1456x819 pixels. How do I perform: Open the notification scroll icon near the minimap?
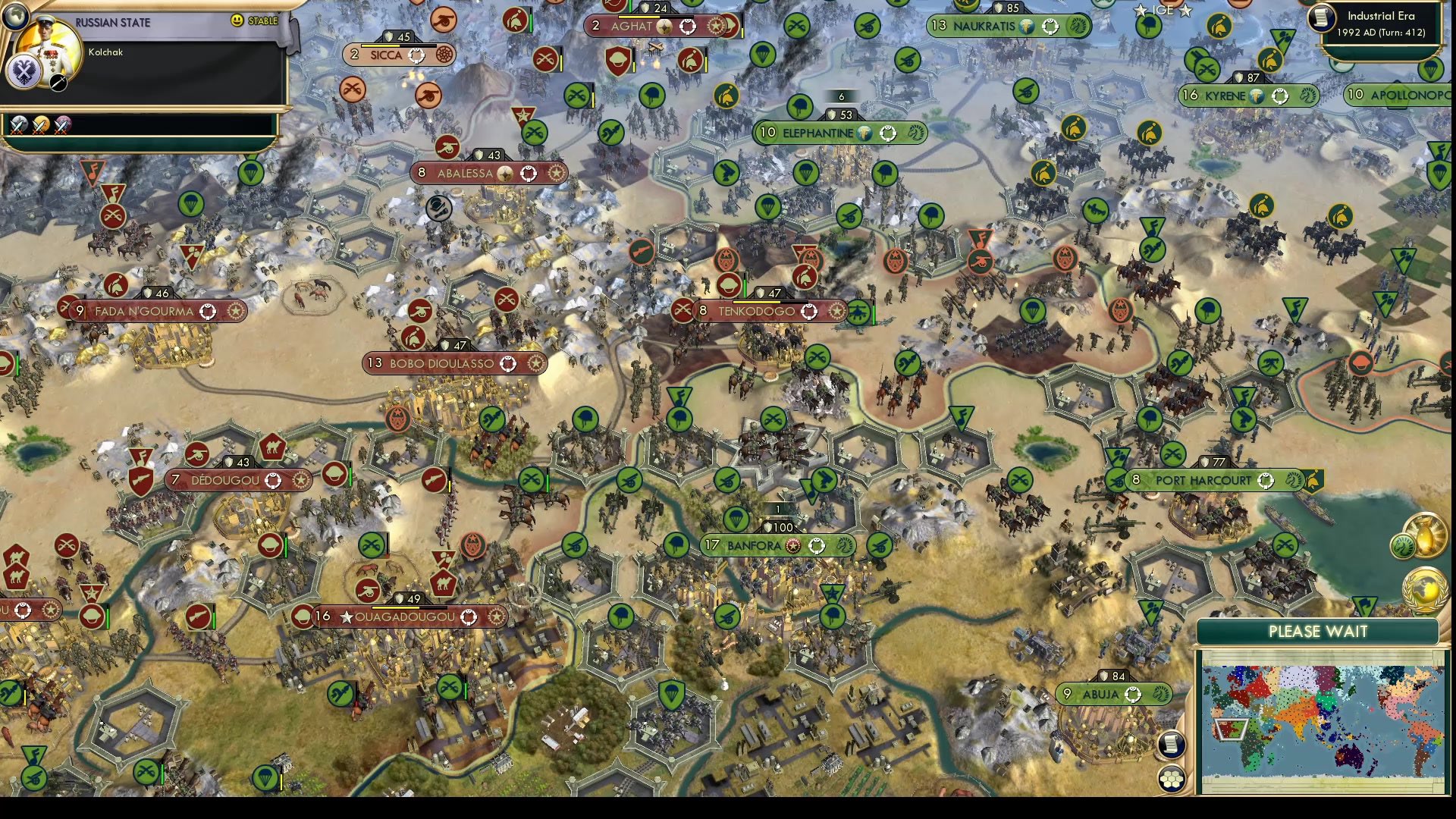coord(1172,745)
